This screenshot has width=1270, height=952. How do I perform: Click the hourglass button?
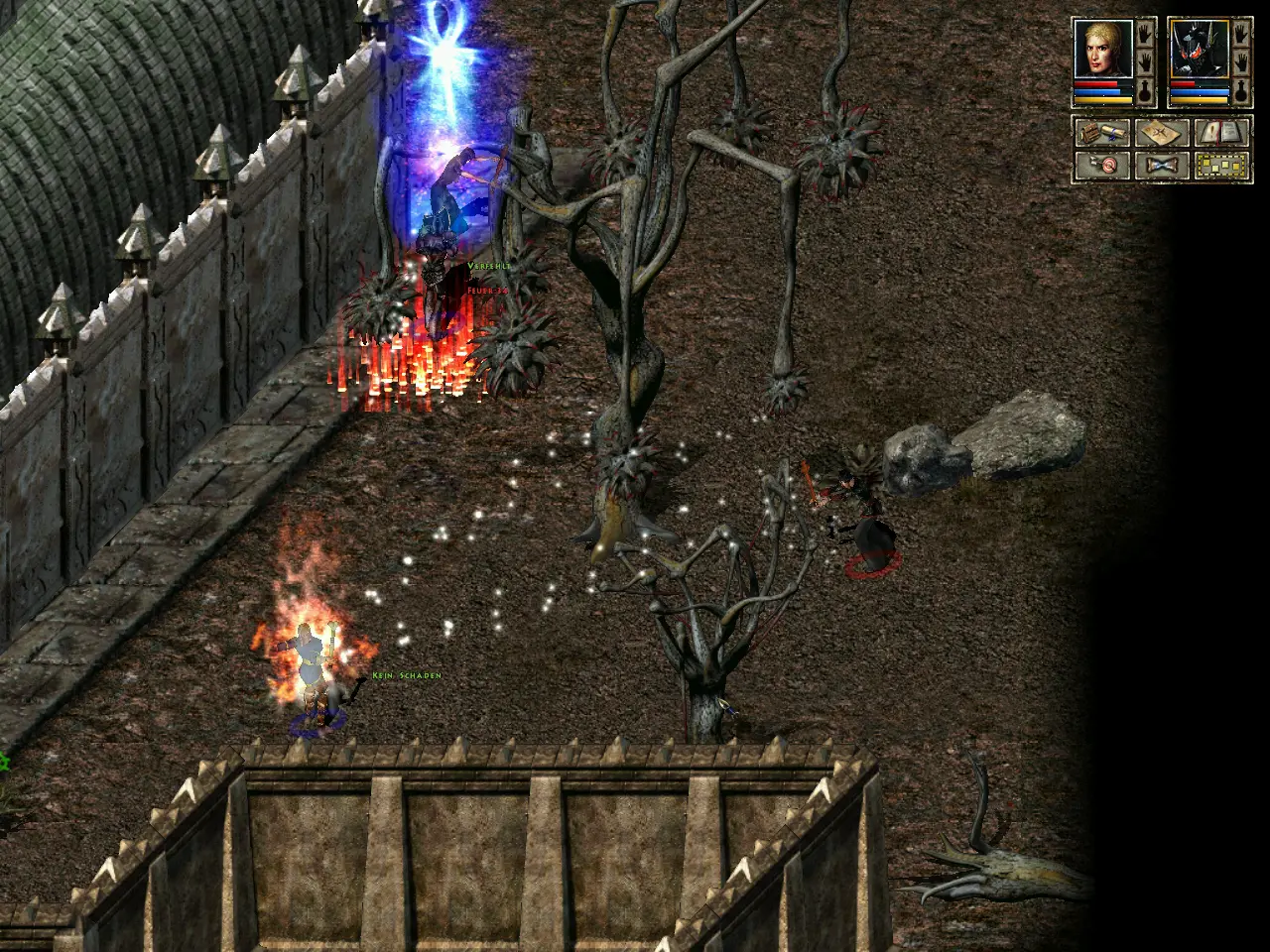coord(1161,165)
